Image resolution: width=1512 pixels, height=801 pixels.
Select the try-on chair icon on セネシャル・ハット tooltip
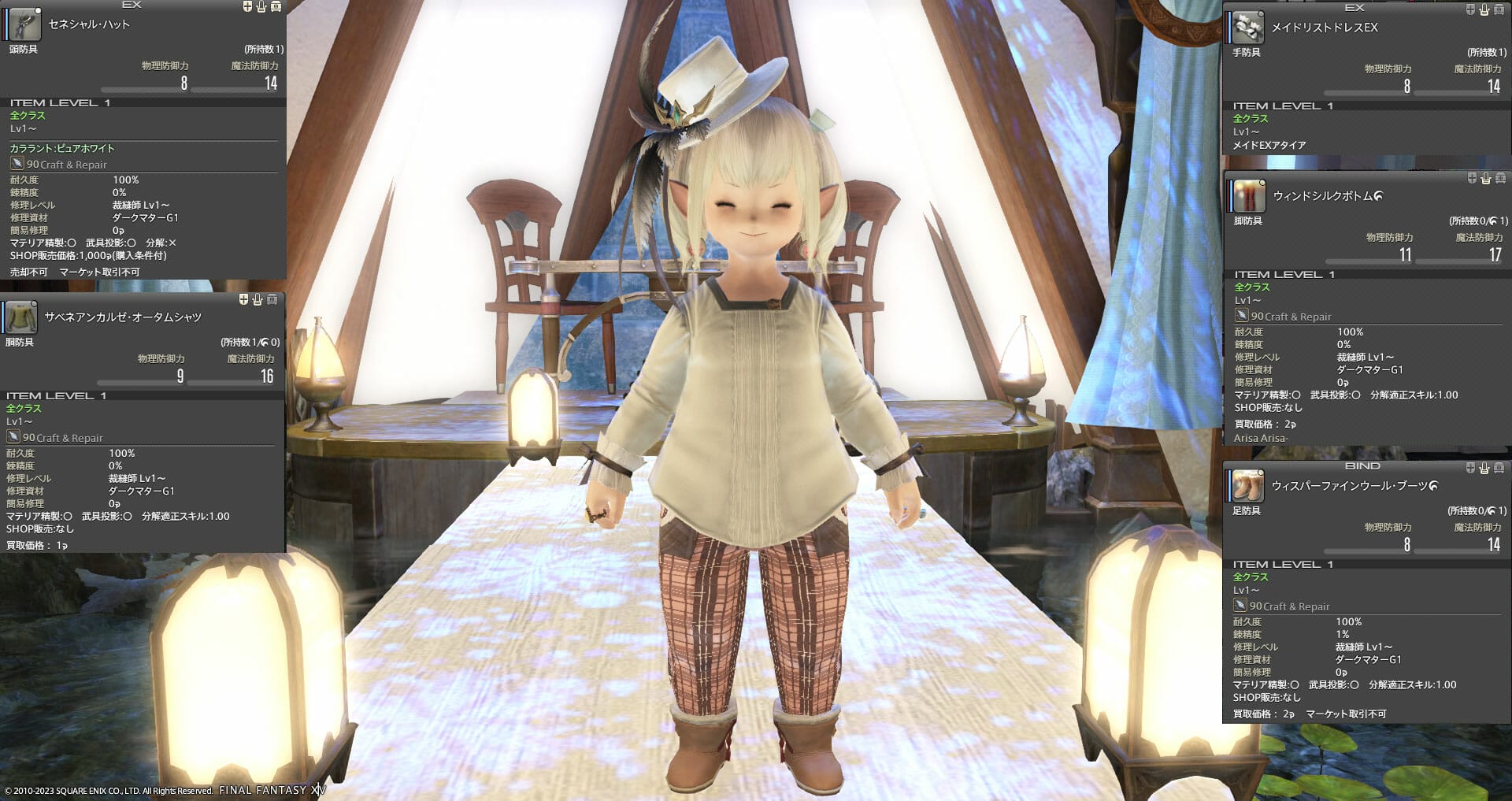260,6
